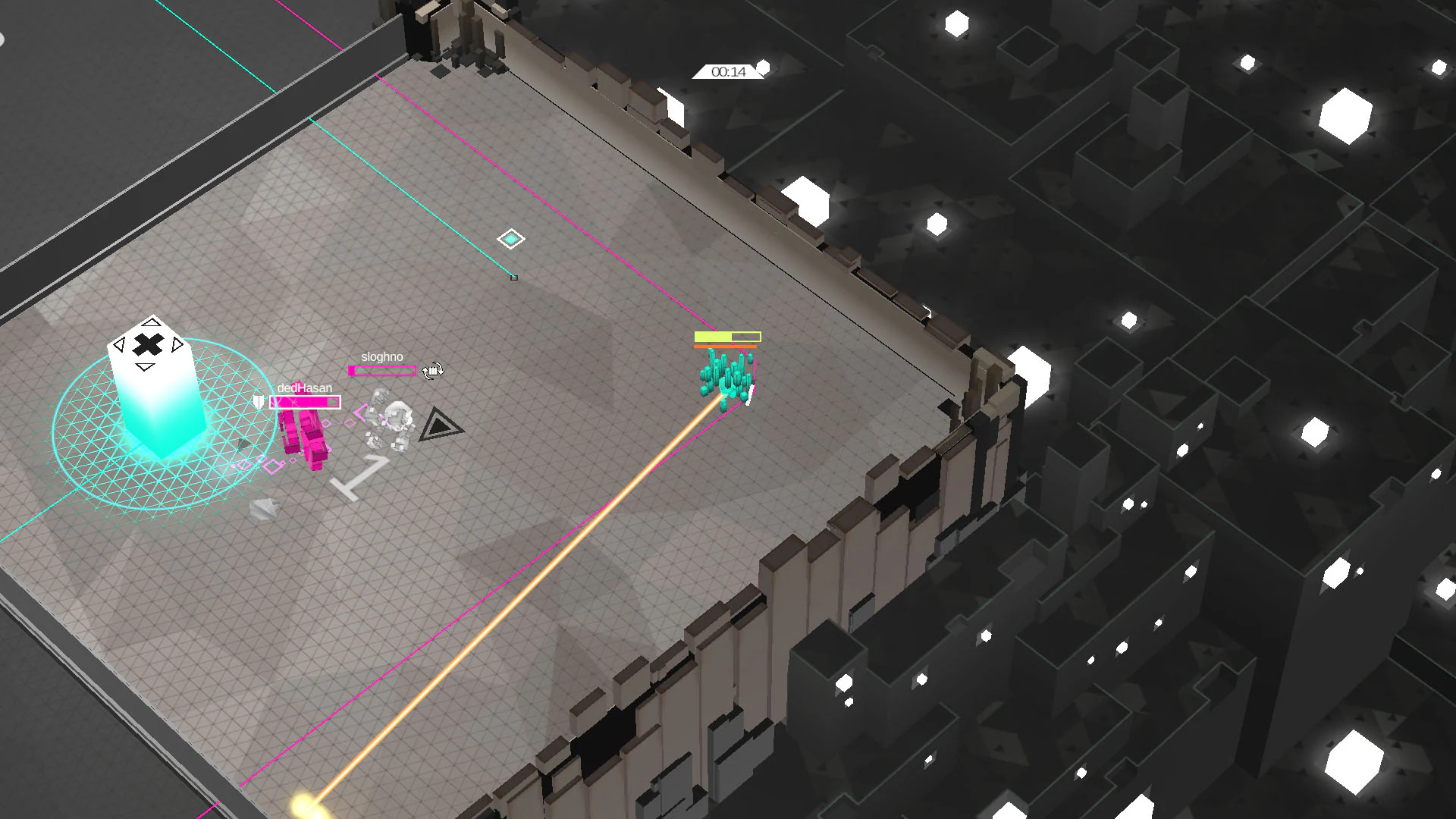
Task: Expand the right triangle arrow on the beacon
Action: (176, 344)
